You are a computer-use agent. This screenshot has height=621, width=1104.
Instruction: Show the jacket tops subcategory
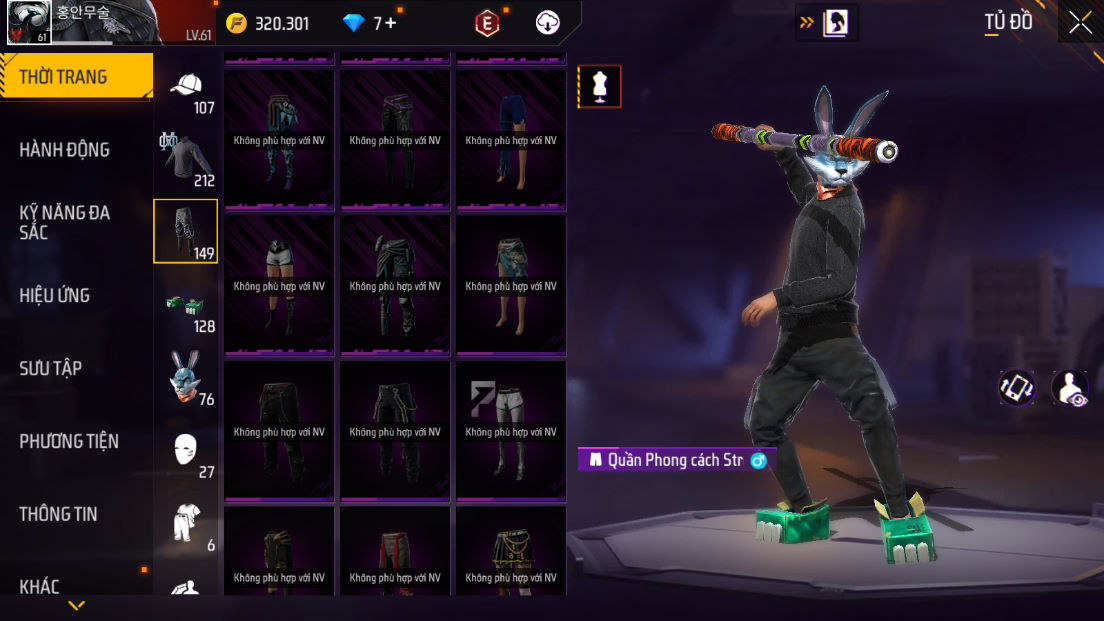coord(187,160)
